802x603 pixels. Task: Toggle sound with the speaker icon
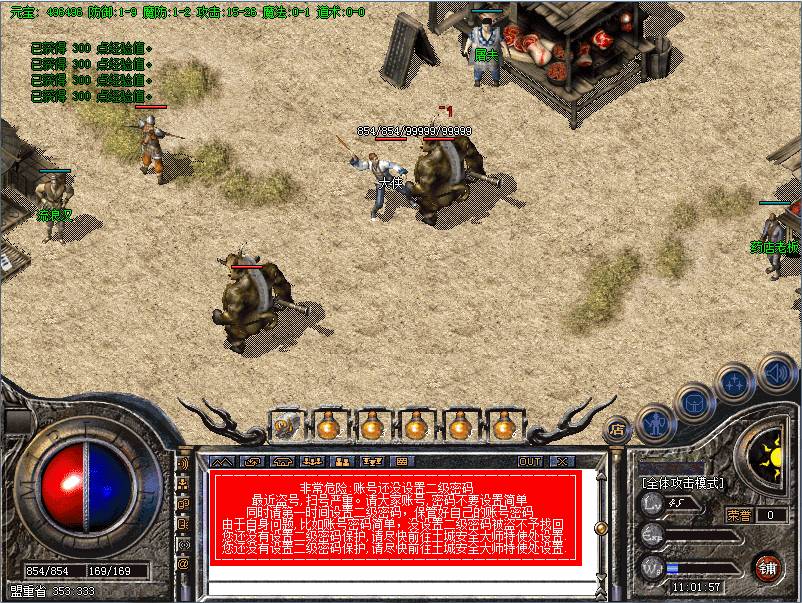(x=776, y=375)
